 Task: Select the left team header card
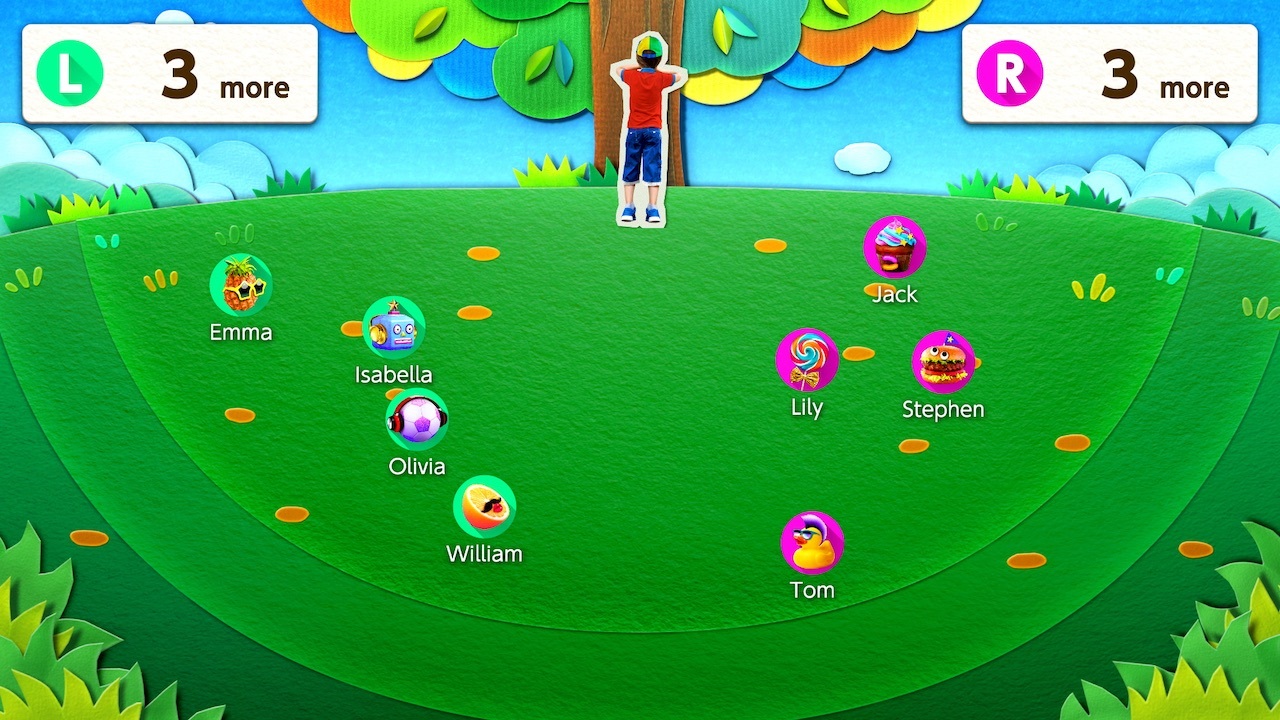pos(170,71)
